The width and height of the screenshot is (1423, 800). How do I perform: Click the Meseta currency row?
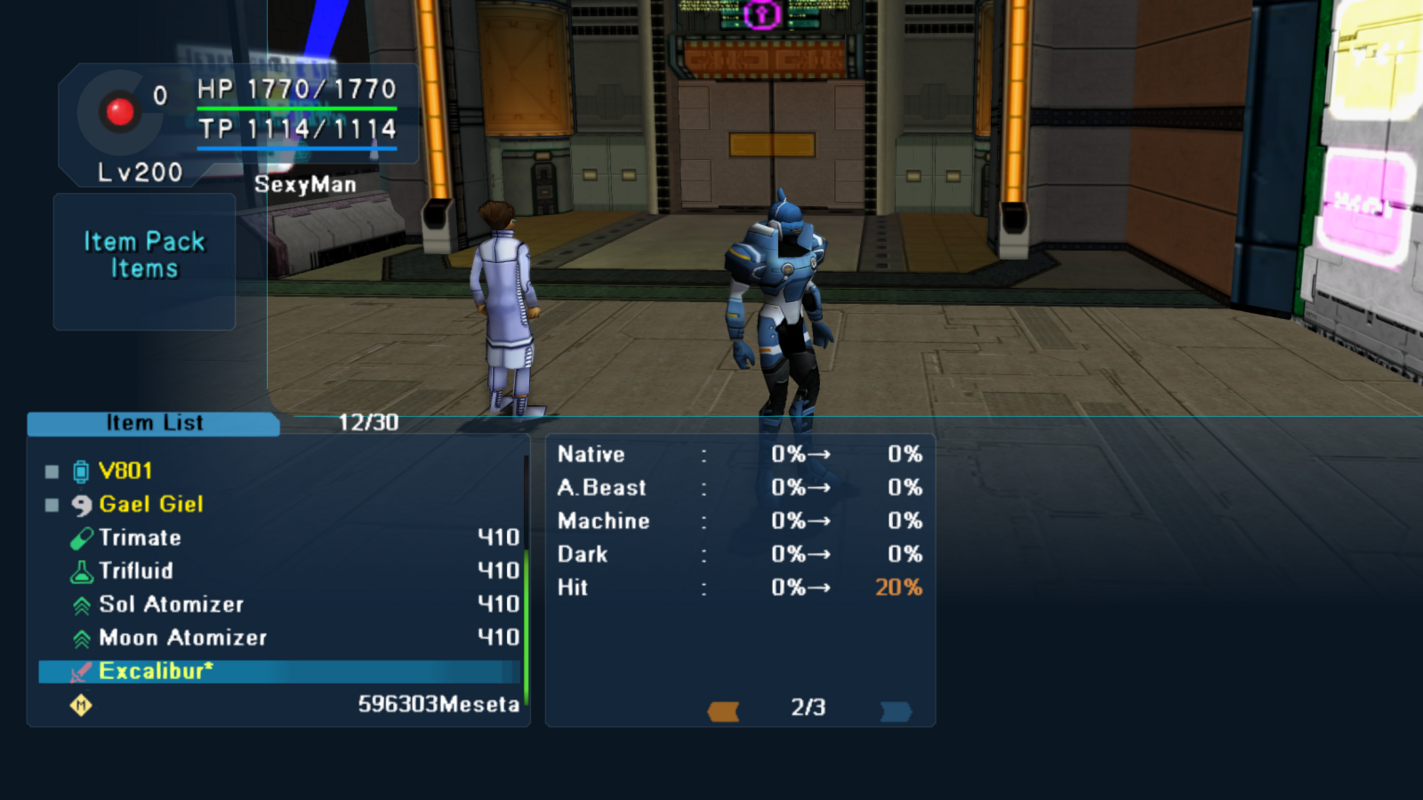(280, 705)
